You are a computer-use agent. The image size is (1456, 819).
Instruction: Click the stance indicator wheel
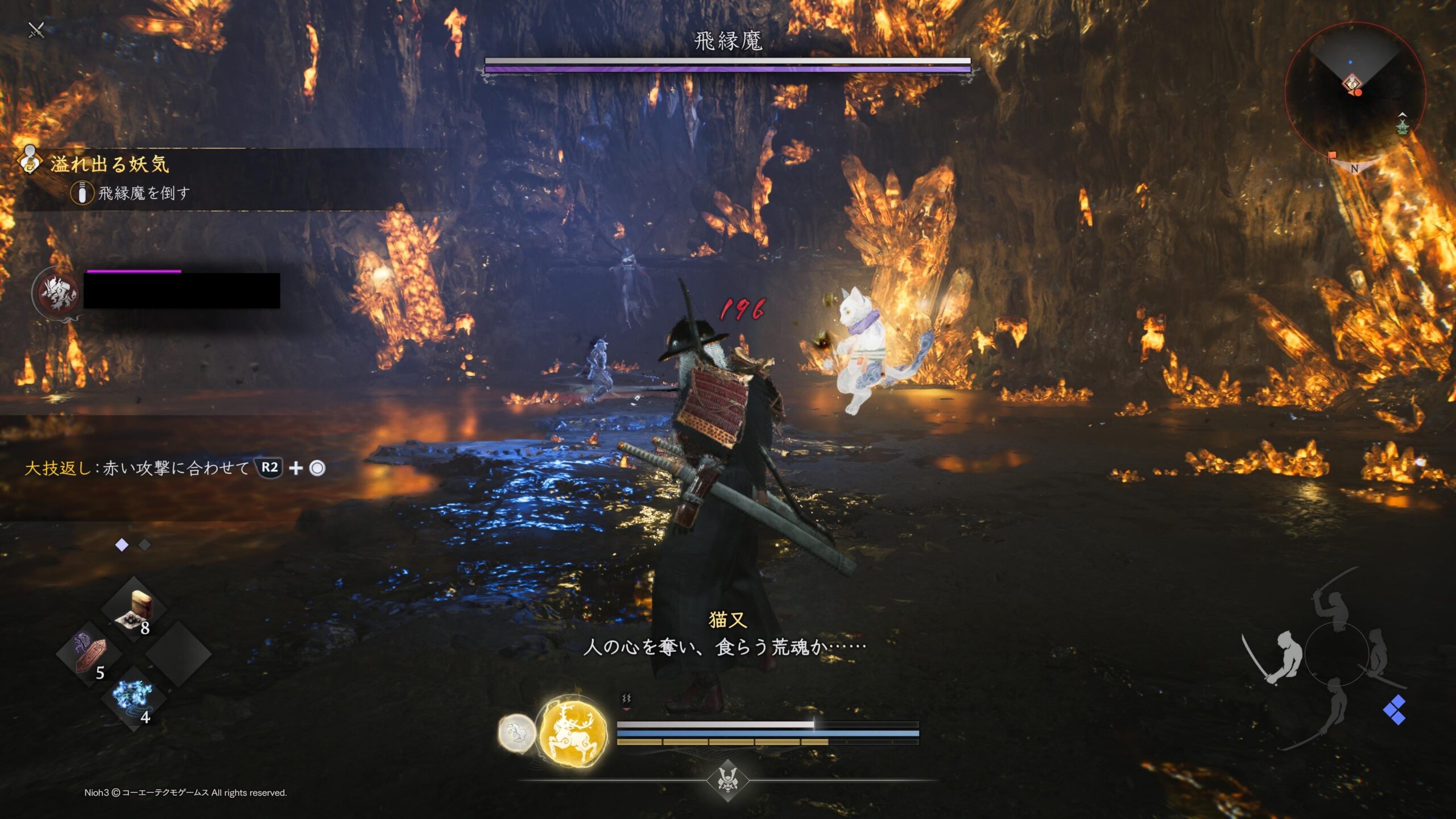point(1336,655)
